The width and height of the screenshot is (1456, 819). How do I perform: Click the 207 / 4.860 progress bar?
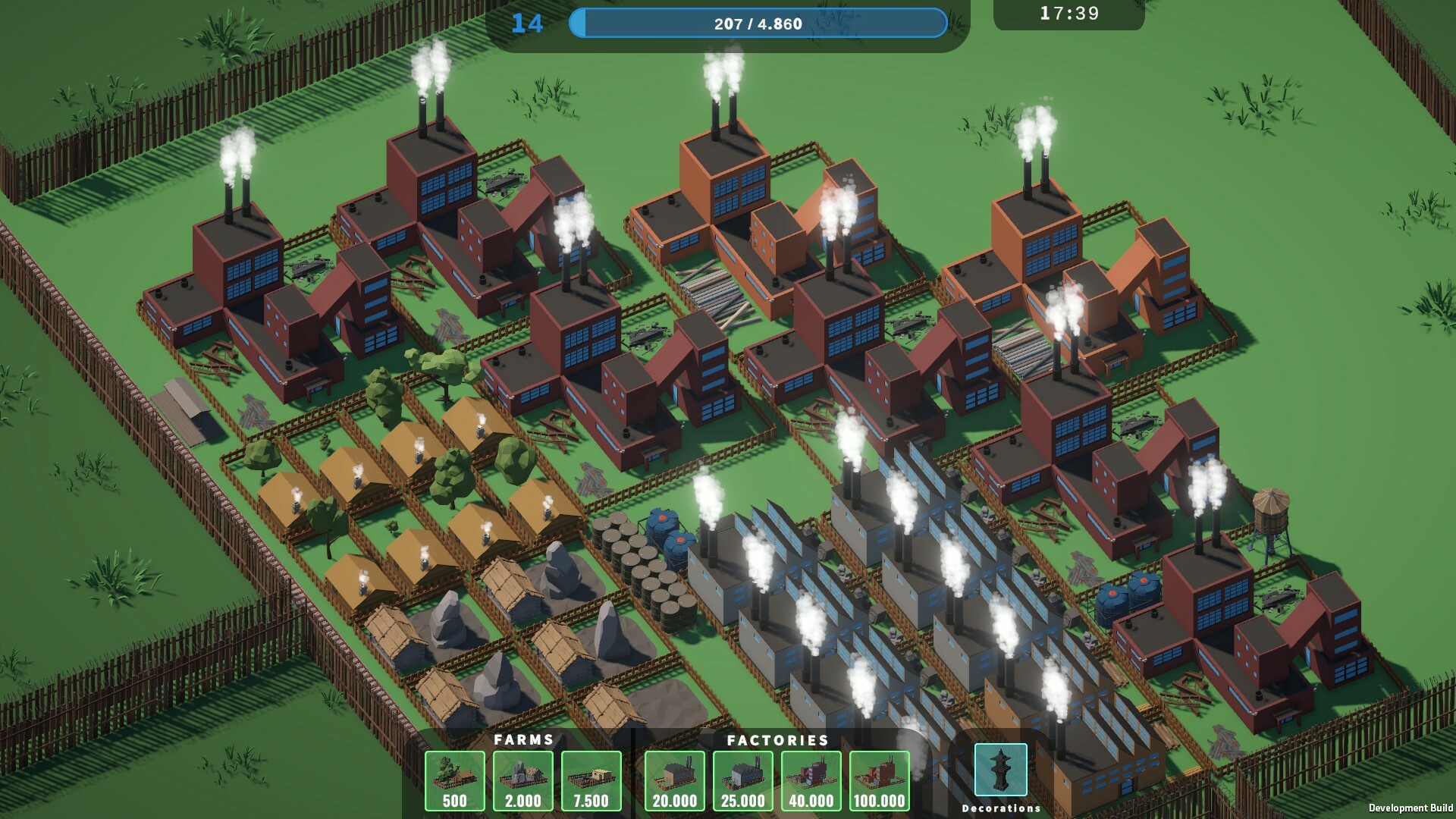[758, 24]
